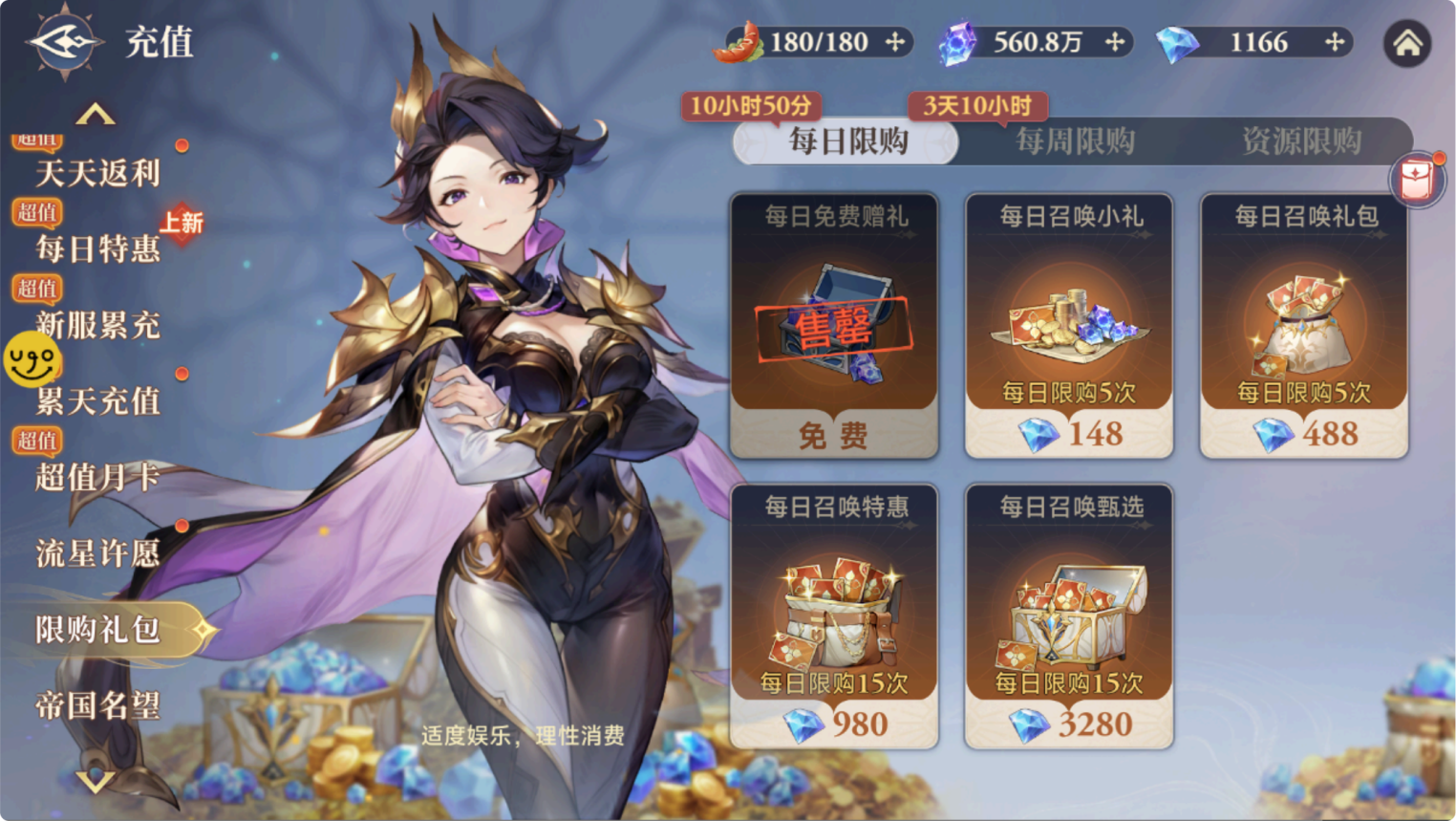Buy diamonds with the plus beside 1166
The width and height of the screenshot is (1456, 821).
tap(1335, 42)
